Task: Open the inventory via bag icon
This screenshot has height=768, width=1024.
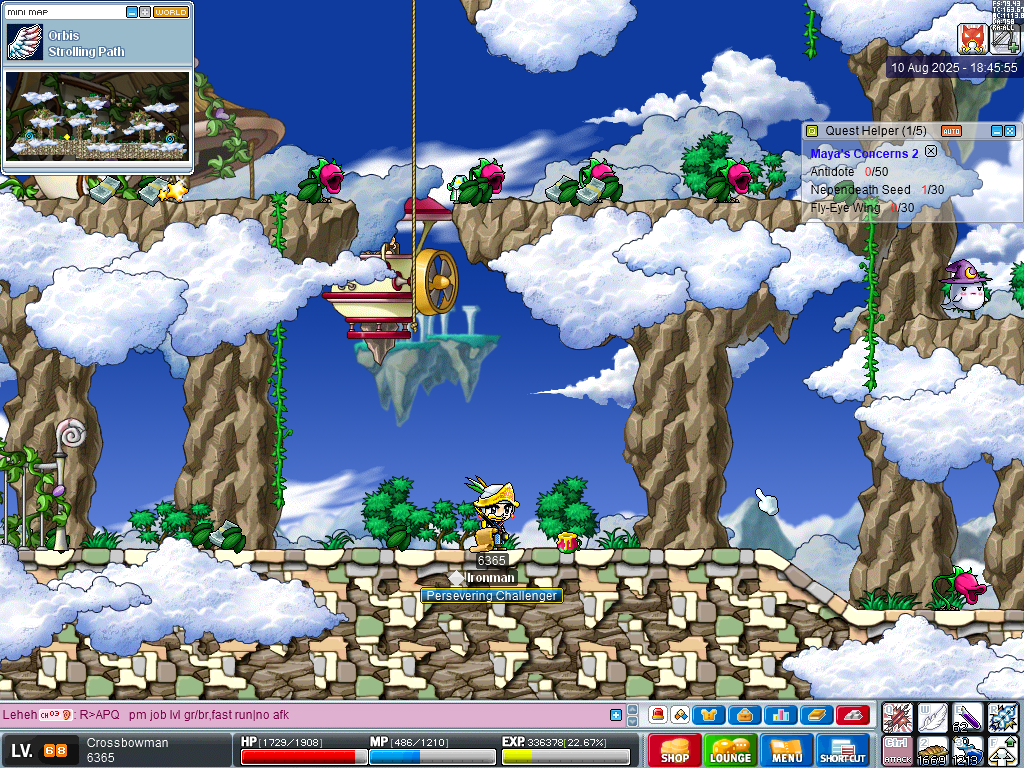Action: tap(745, 715)
